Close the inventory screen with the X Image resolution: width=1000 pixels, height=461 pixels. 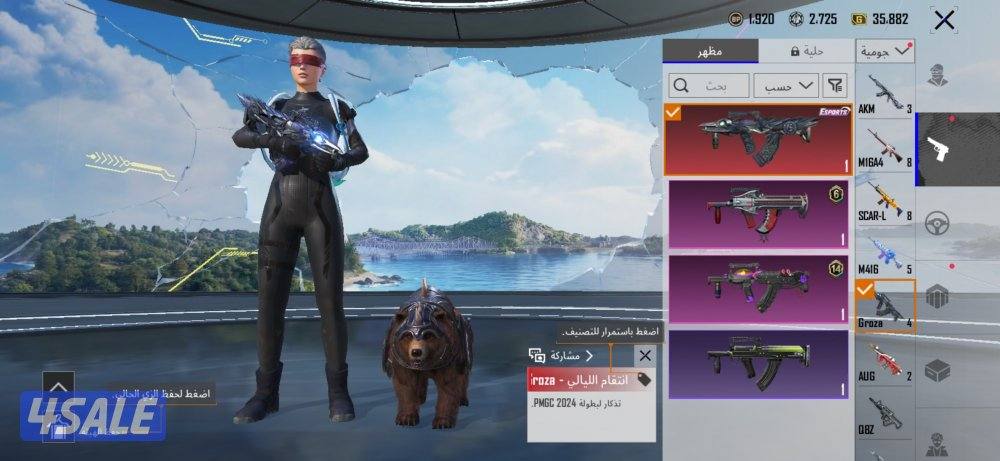point(943,20)
